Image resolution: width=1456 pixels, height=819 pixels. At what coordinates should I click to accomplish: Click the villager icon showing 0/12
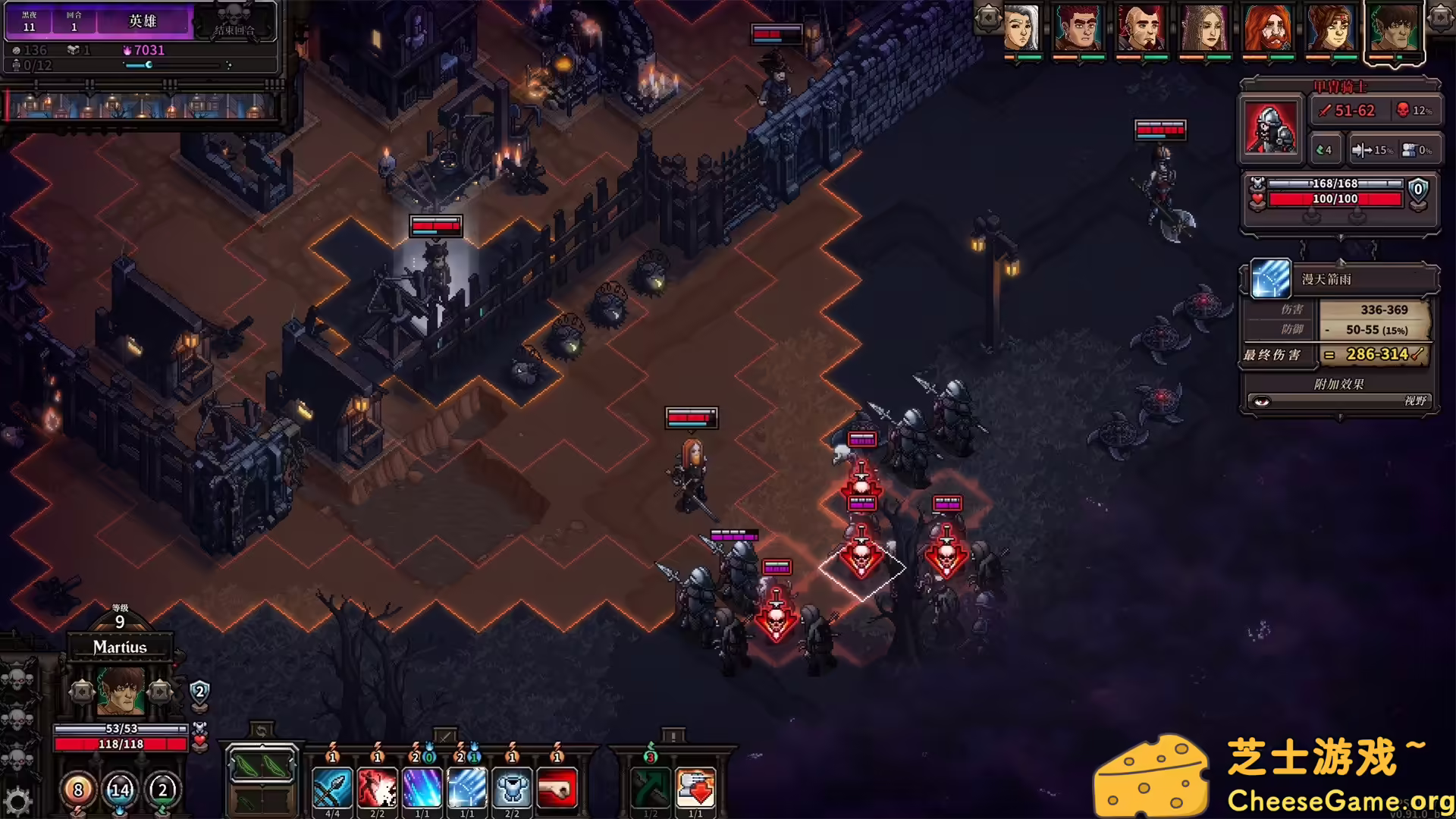coord(17,67)
